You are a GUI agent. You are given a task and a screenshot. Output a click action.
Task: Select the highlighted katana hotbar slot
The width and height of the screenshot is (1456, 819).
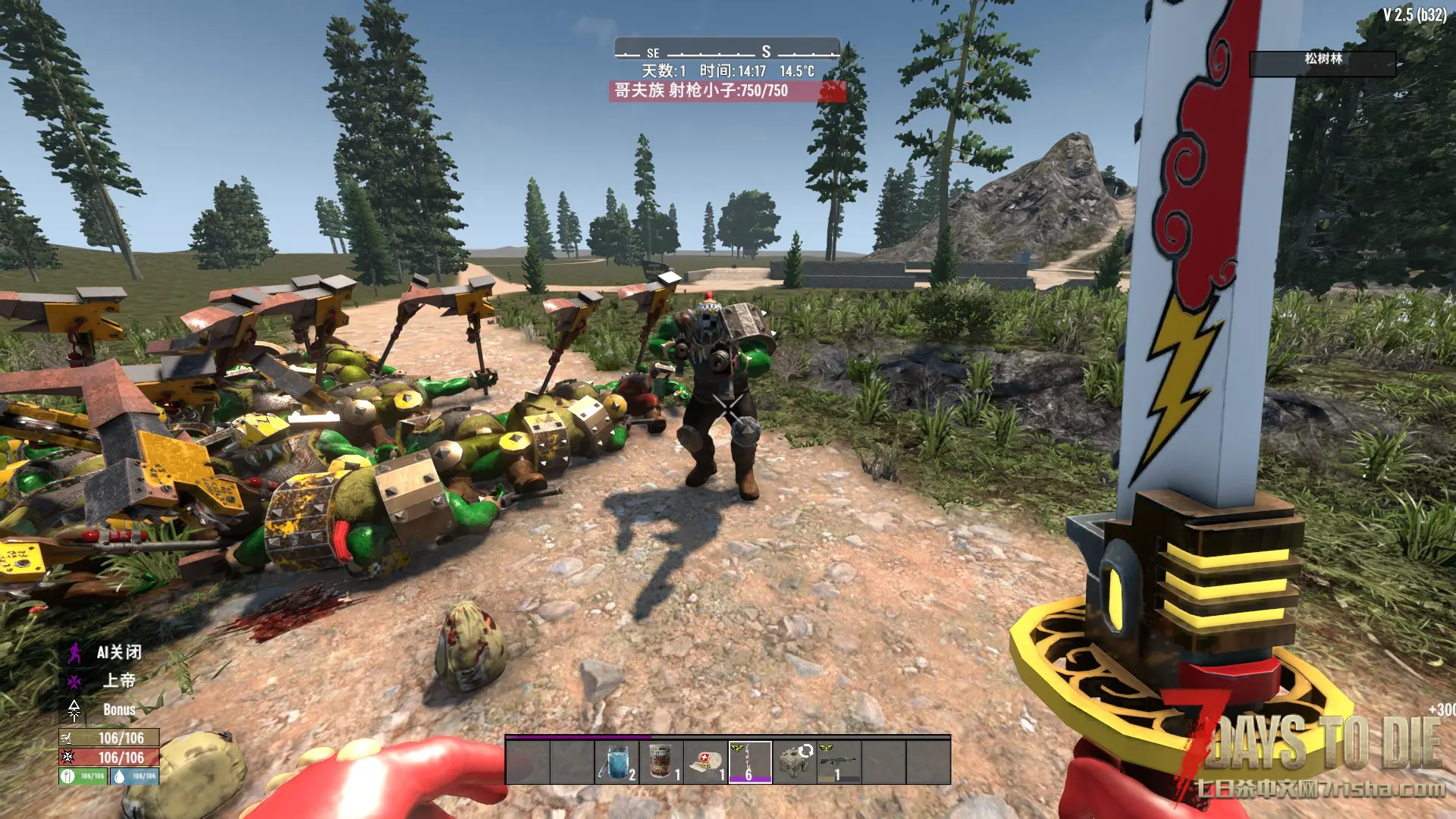click(750, 762)
